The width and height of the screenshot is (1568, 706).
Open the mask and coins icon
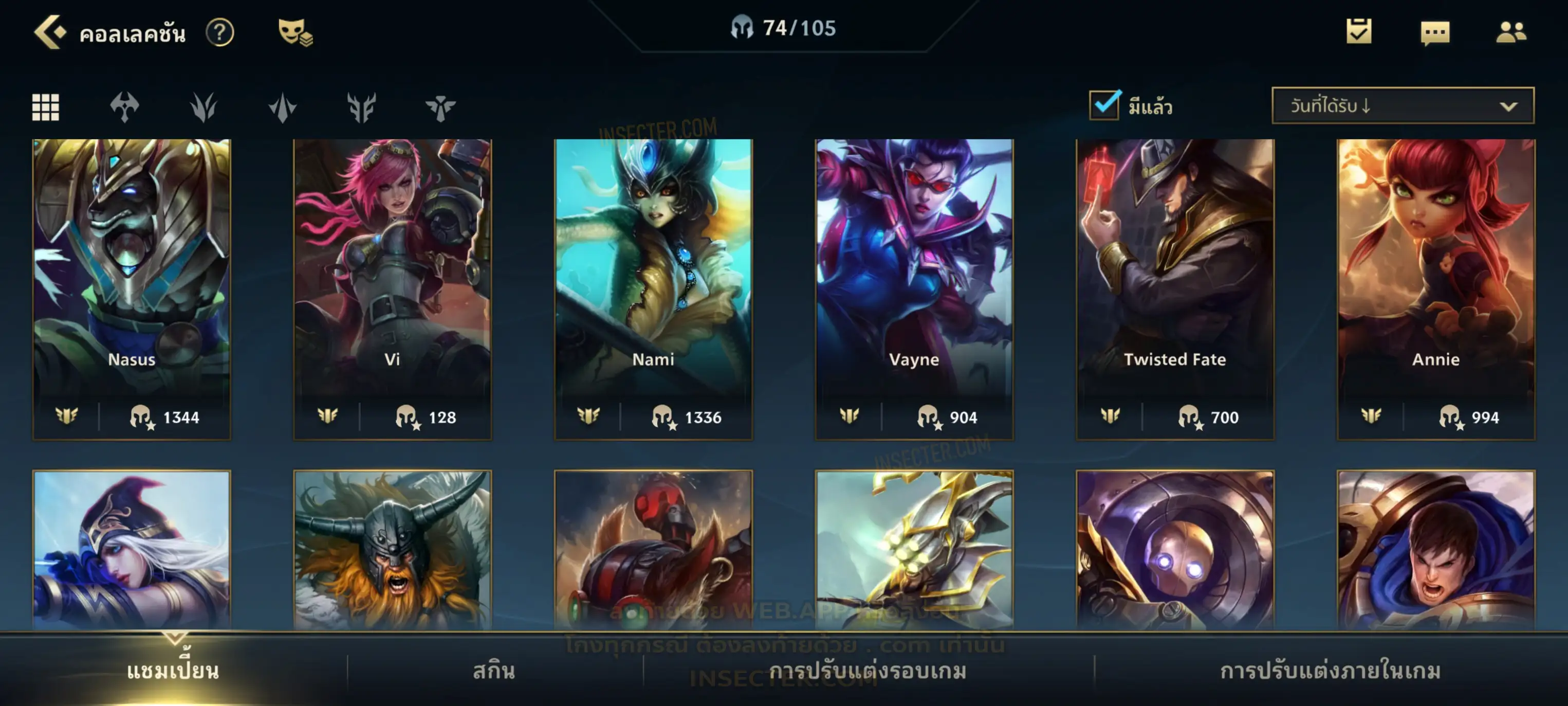coord(295,32)
